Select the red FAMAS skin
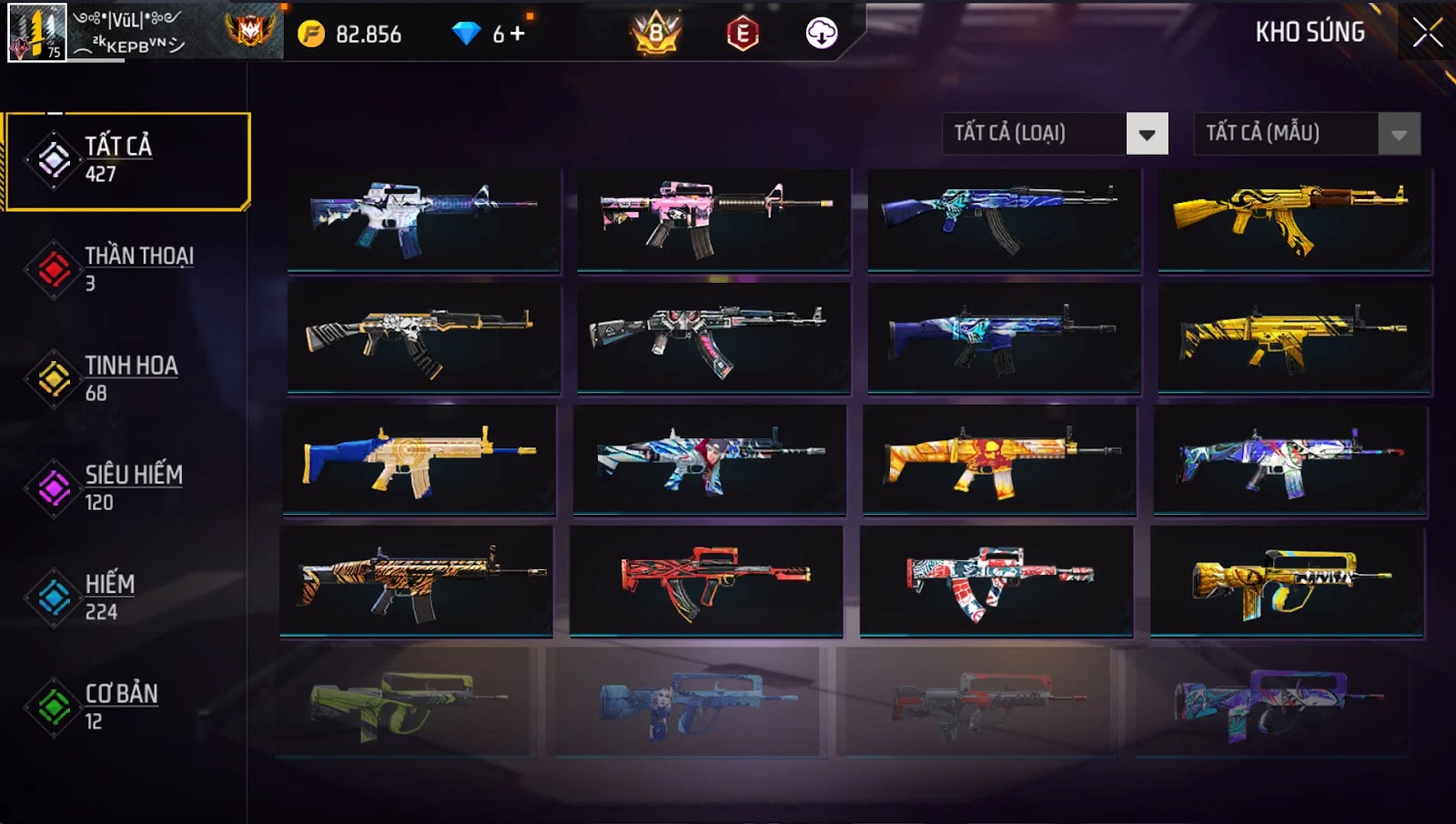Viewport: 1456px width, 824px height. [706, 581]
